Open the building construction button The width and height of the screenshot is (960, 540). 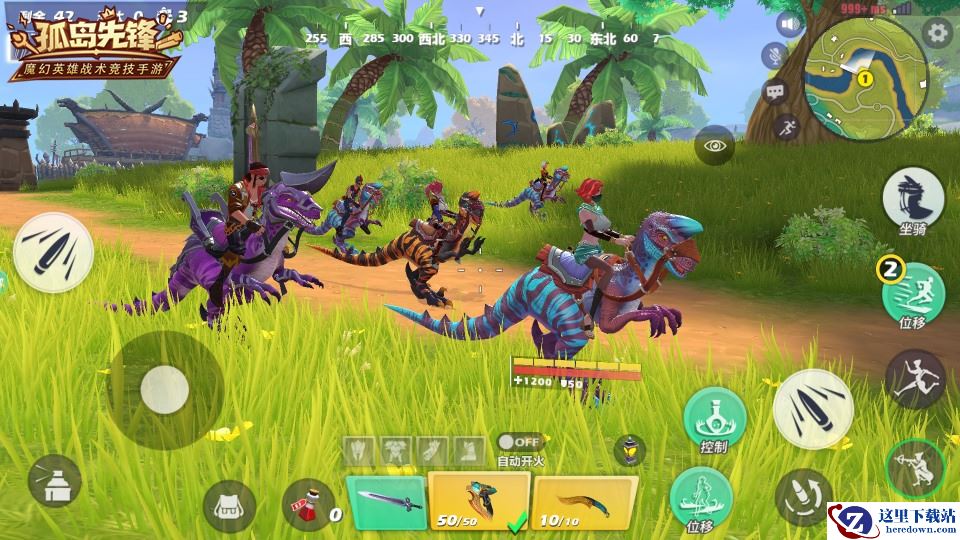click(x=55, y=480)
